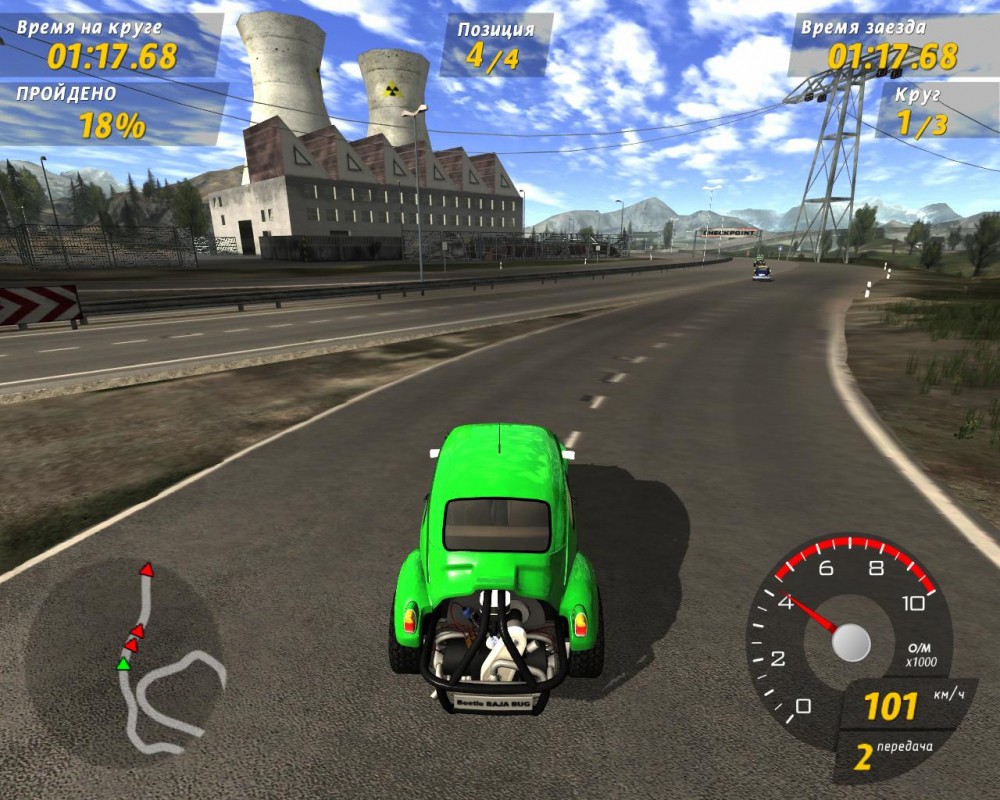
Task: Select the green player marker on the minimap
Action: pyautogui.click(x=124, y=663)
